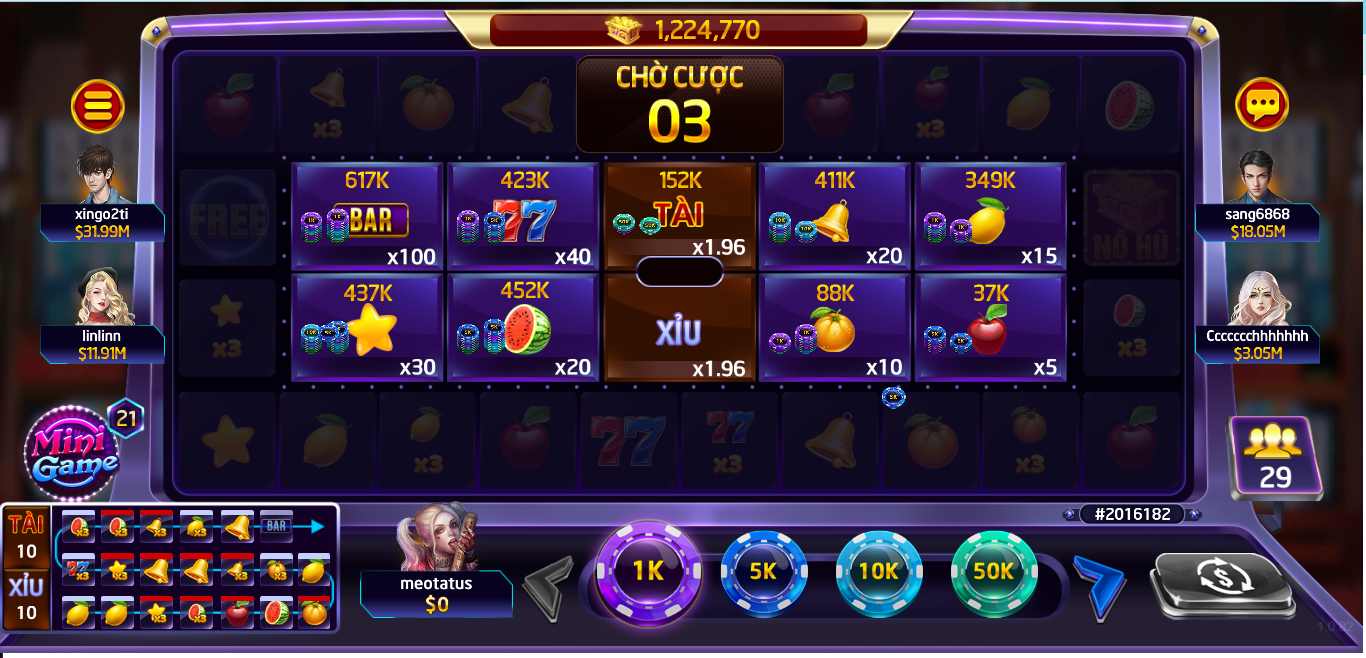
Task: Bet on the BAR x100 tile
Action: (x=366, y=217)
